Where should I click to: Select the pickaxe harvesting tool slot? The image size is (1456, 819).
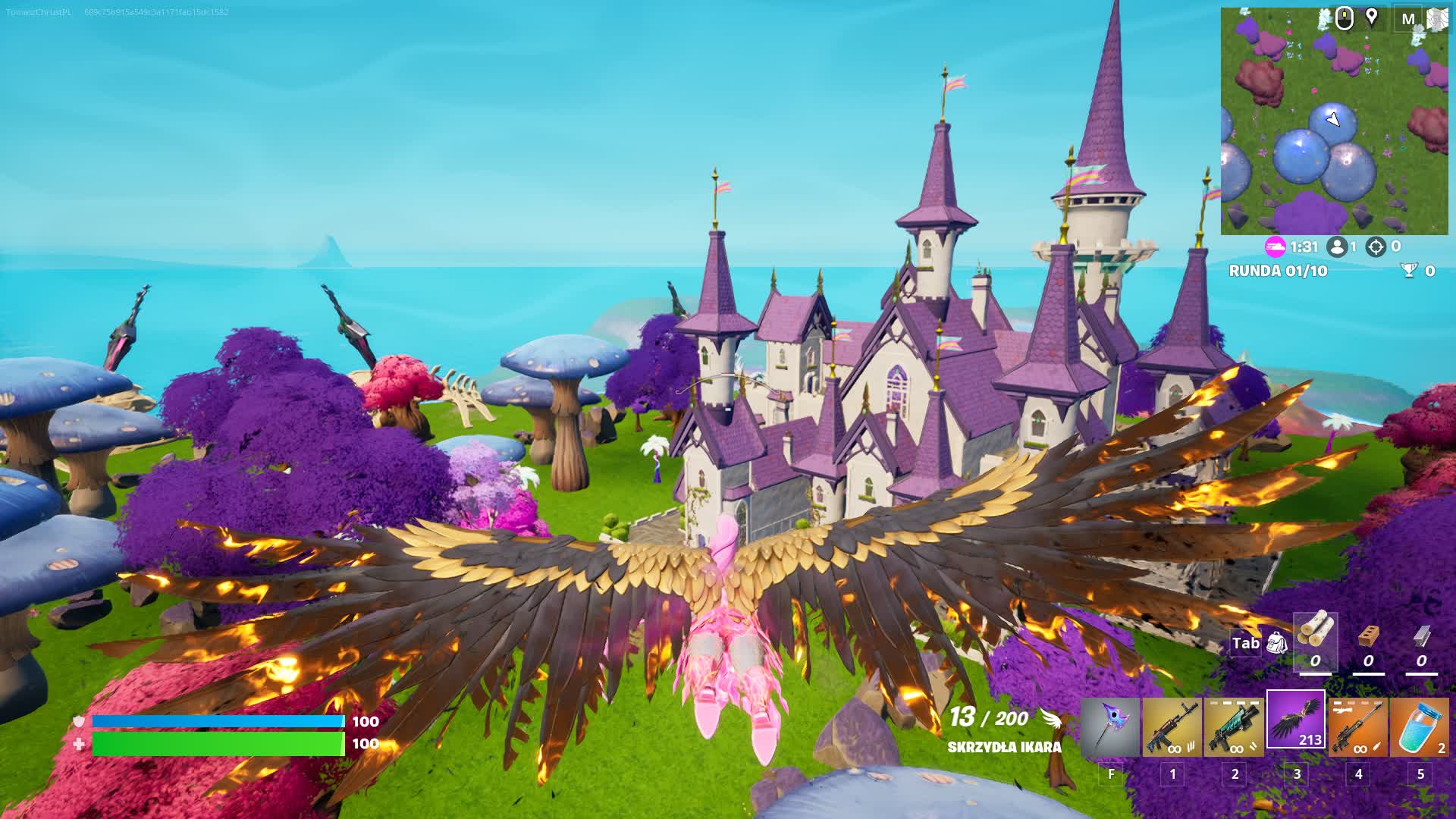point(1110,727)
